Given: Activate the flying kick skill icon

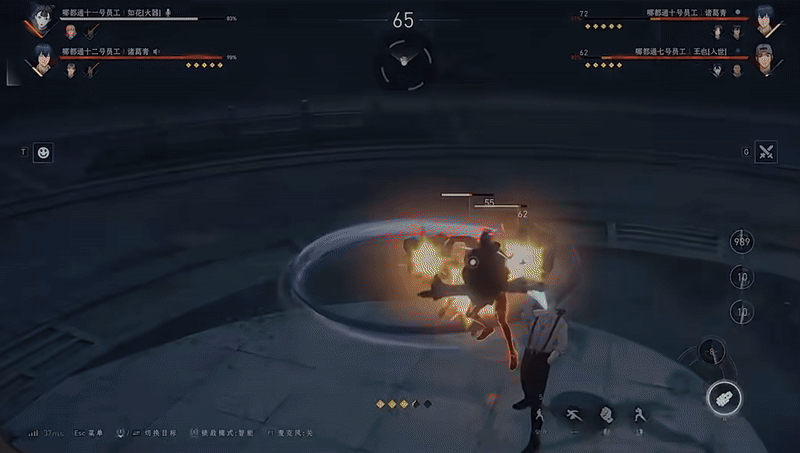Looking at the screenshot, I should click(574, 414).
